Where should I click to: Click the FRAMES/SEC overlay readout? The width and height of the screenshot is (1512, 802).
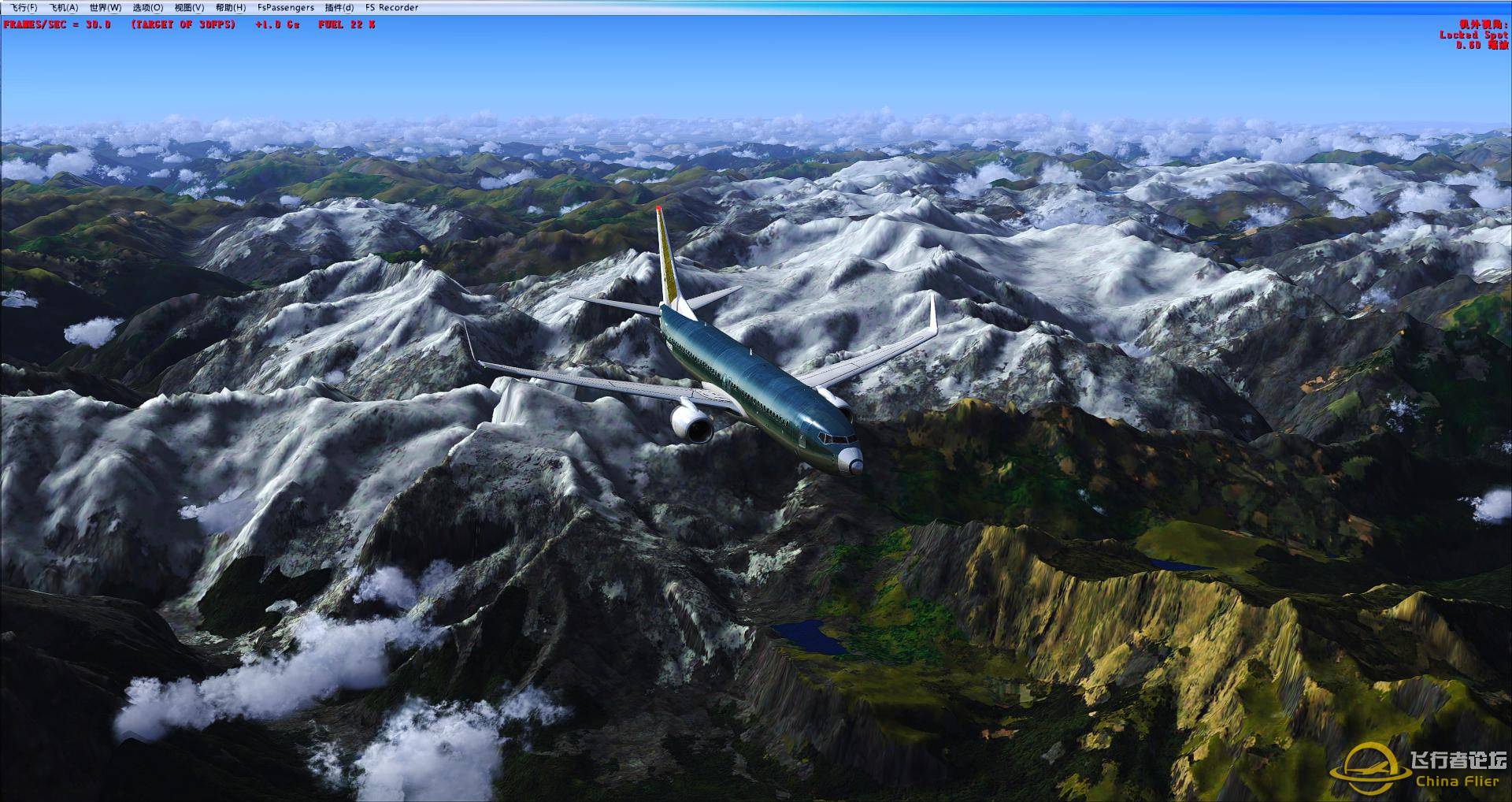[x=59, y=23]
